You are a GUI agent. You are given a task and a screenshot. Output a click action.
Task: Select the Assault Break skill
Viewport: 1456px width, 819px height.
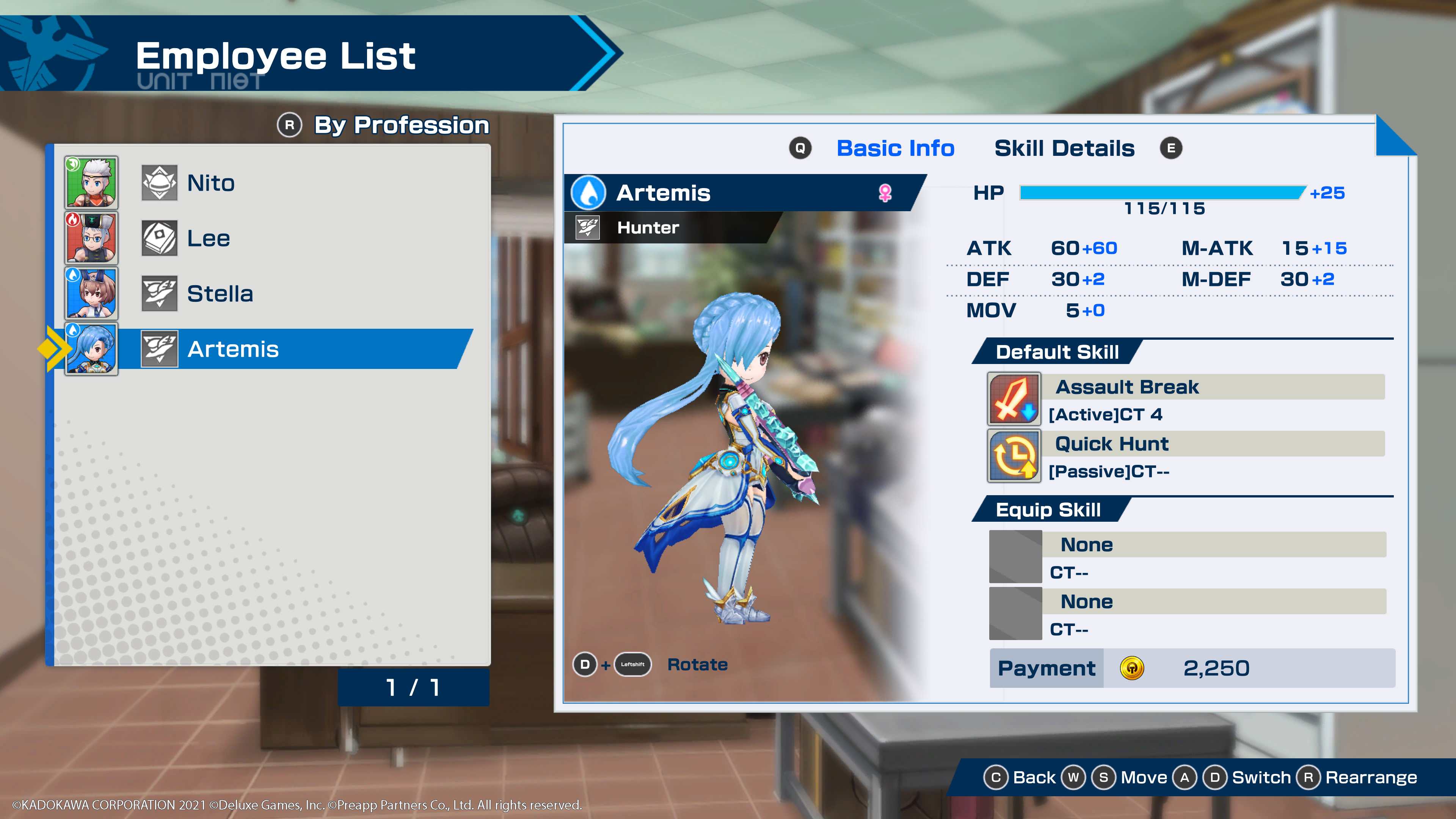1127,387
